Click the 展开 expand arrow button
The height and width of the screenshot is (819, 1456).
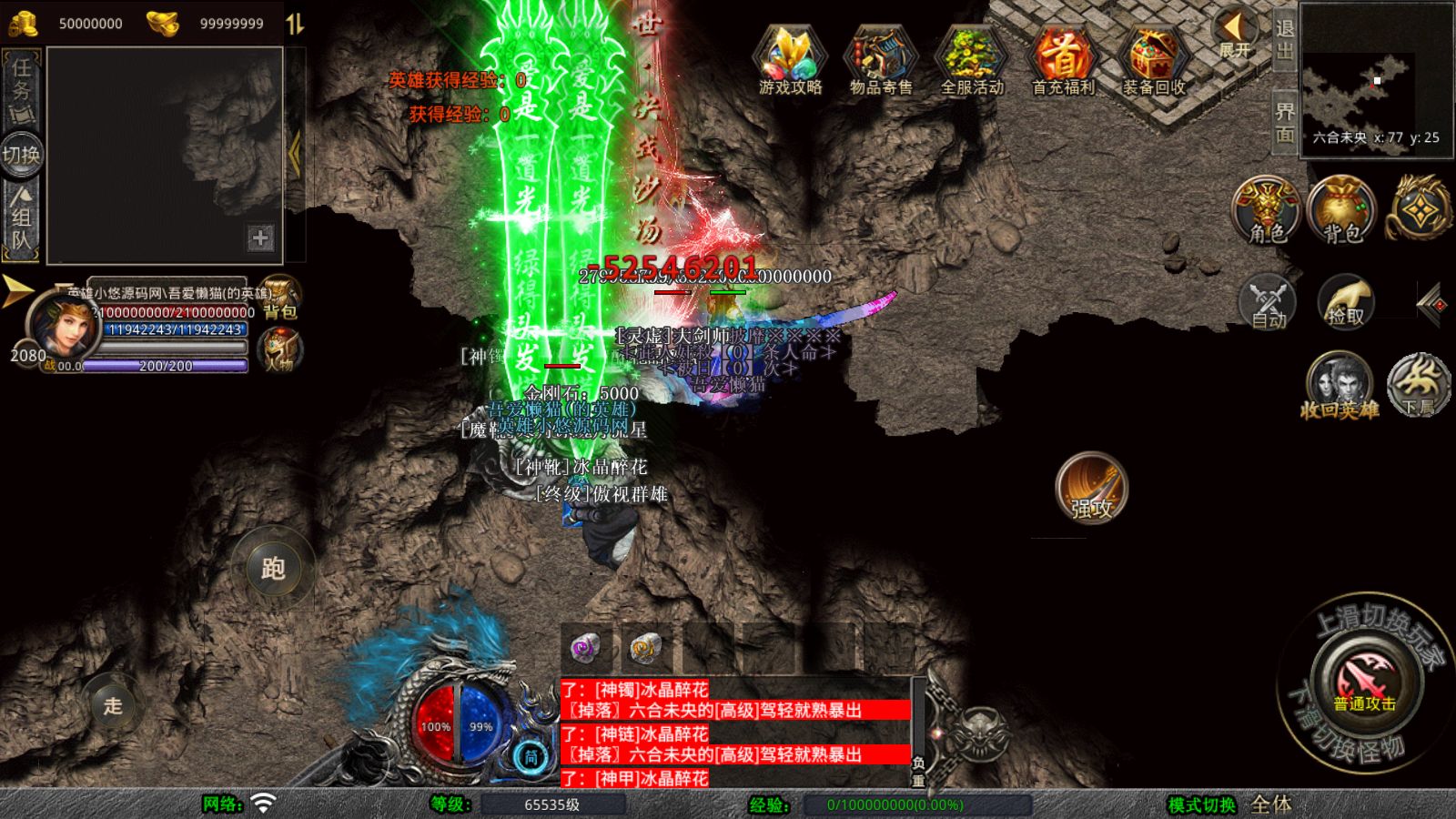coord(1235,35)
